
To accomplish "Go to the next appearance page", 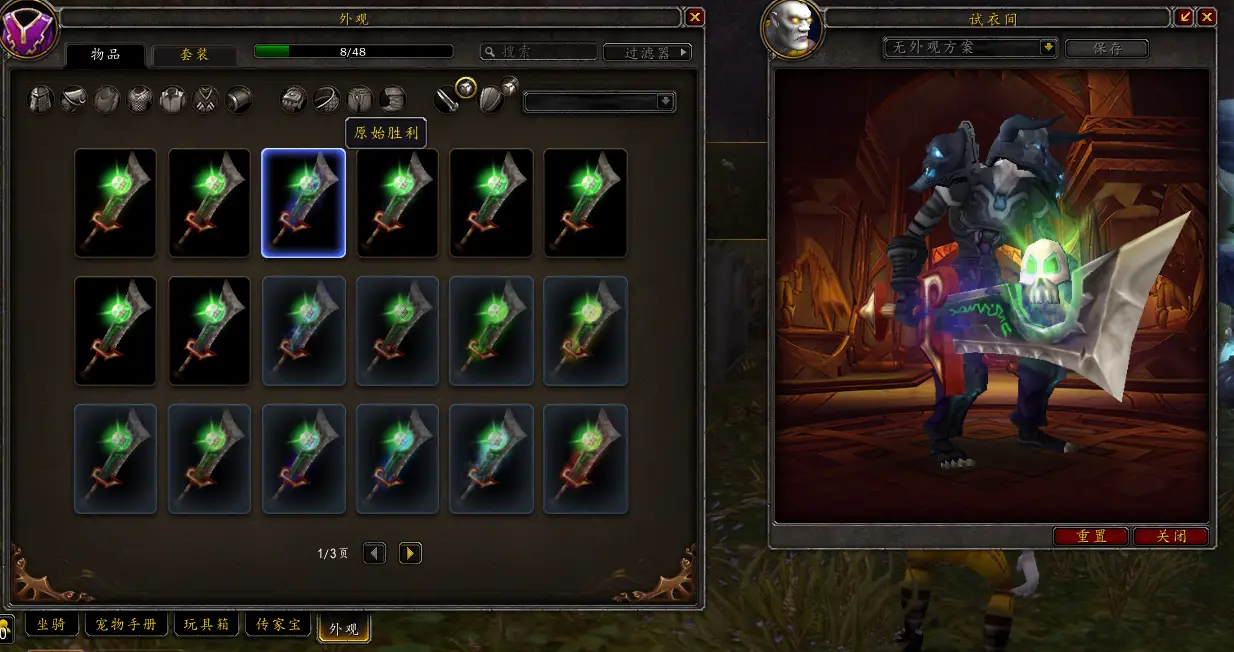I will point(410,553).
